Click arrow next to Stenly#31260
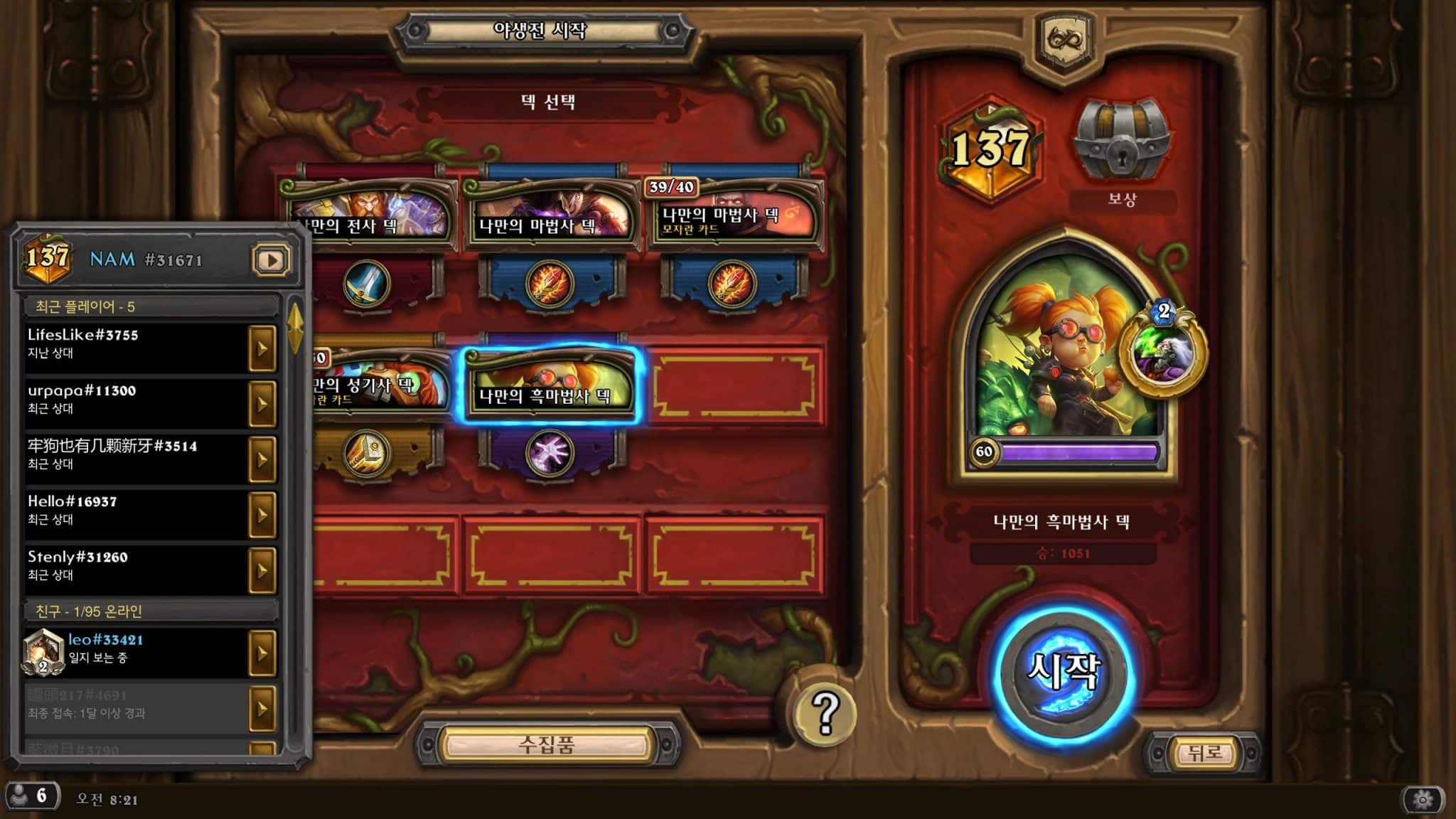Viewport: 1456px width, 819px height. [x=262, y=570]
